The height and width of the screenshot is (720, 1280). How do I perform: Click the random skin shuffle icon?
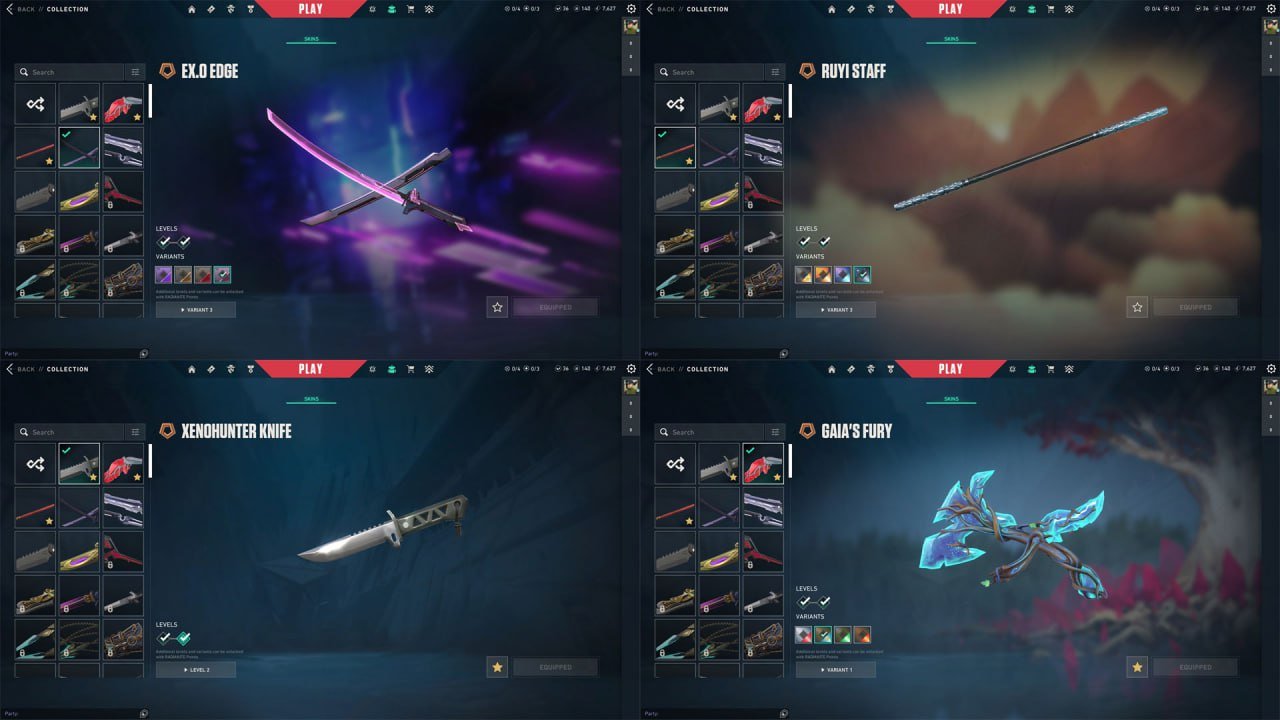pyautogui.click(x=34, y=104)
